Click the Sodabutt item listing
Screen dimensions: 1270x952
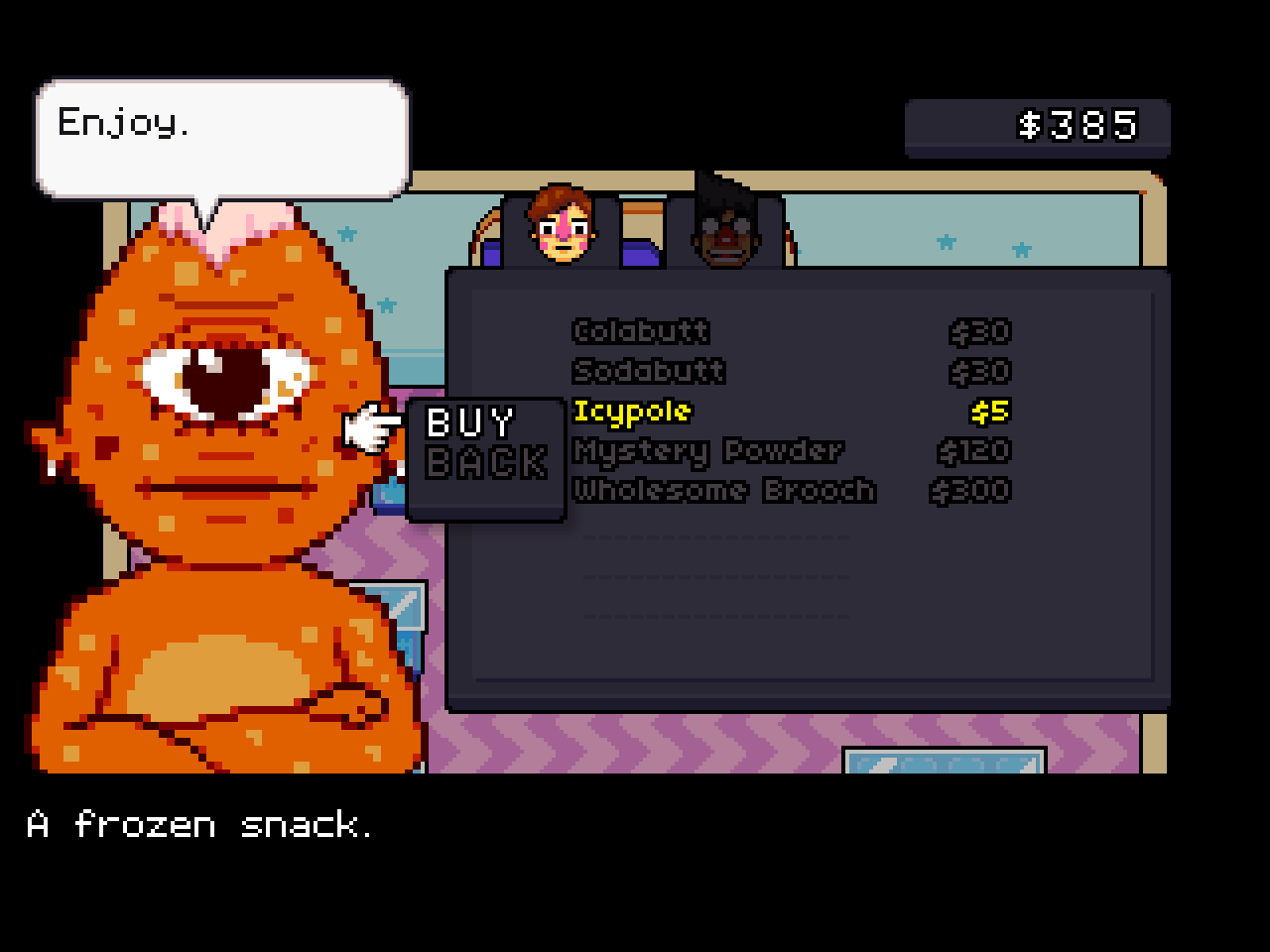pos(648,372)
